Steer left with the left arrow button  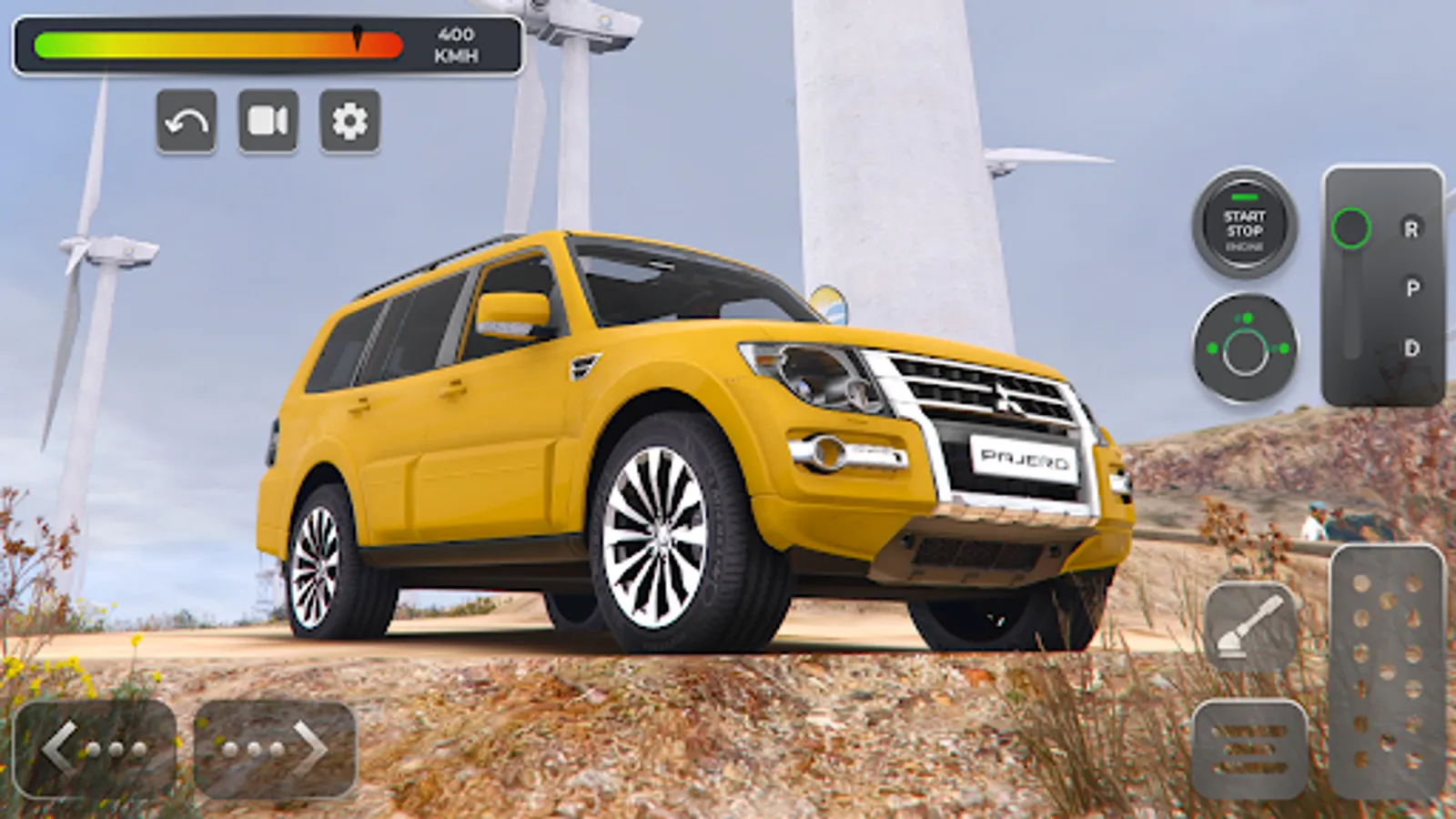(x=95, y=749)
